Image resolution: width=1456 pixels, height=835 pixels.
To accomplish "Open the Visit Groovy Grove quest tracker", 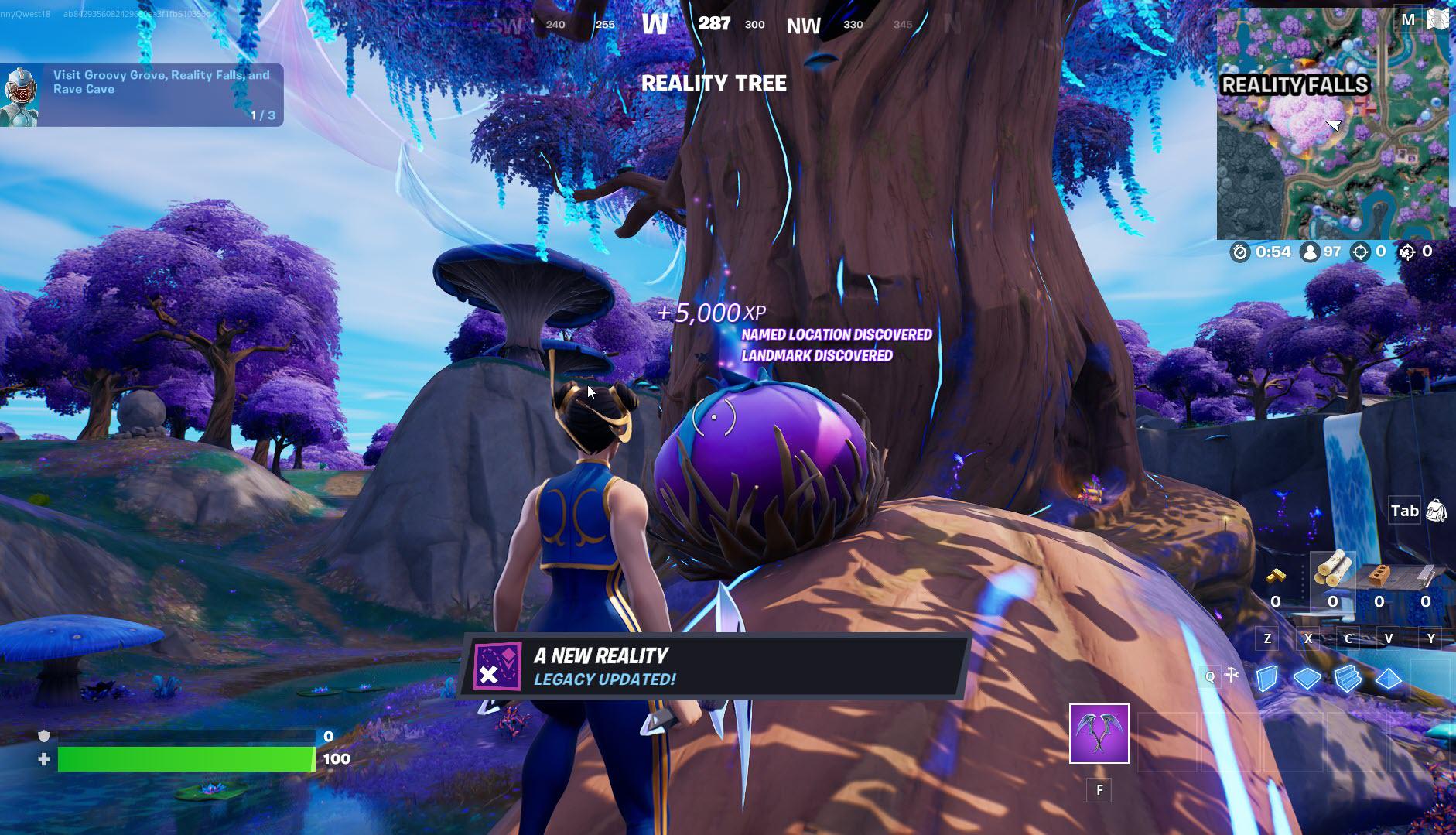I will pos(142,94).
